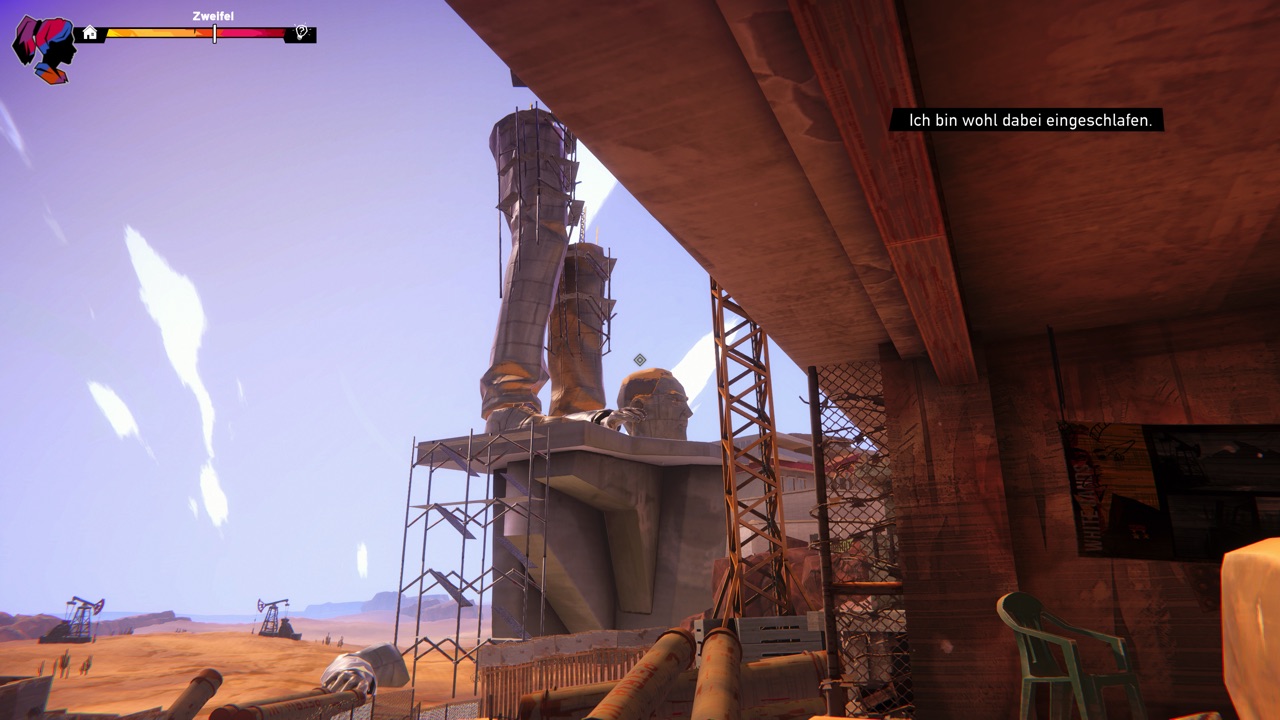Click the question-mark head icon on the meter
Viewport: 1280px width, 720px height.
[301, 33]
